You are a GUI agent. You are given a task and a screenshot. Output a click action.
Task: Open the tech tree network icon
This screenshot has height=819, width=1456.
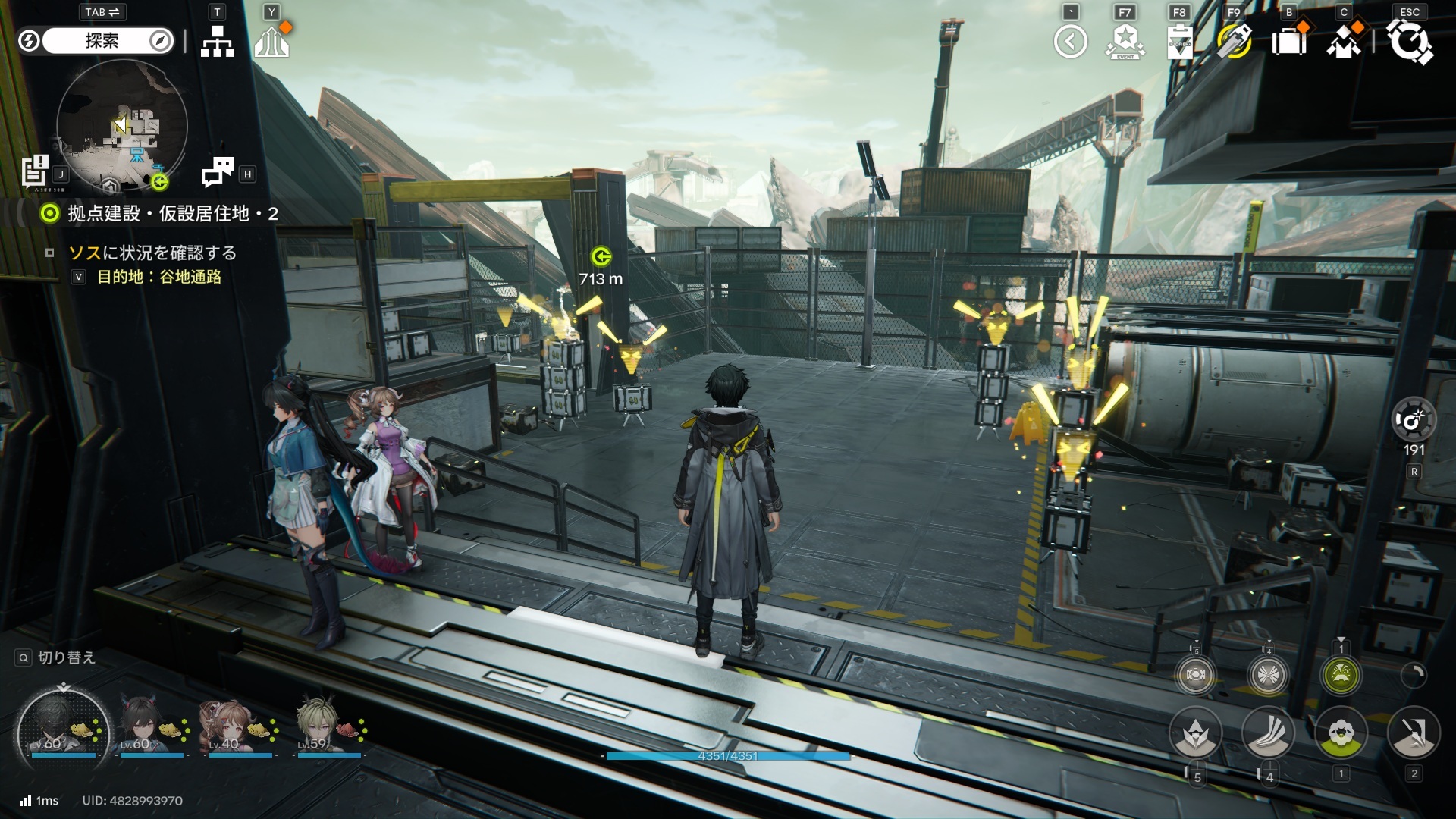(x=217, y=42)
